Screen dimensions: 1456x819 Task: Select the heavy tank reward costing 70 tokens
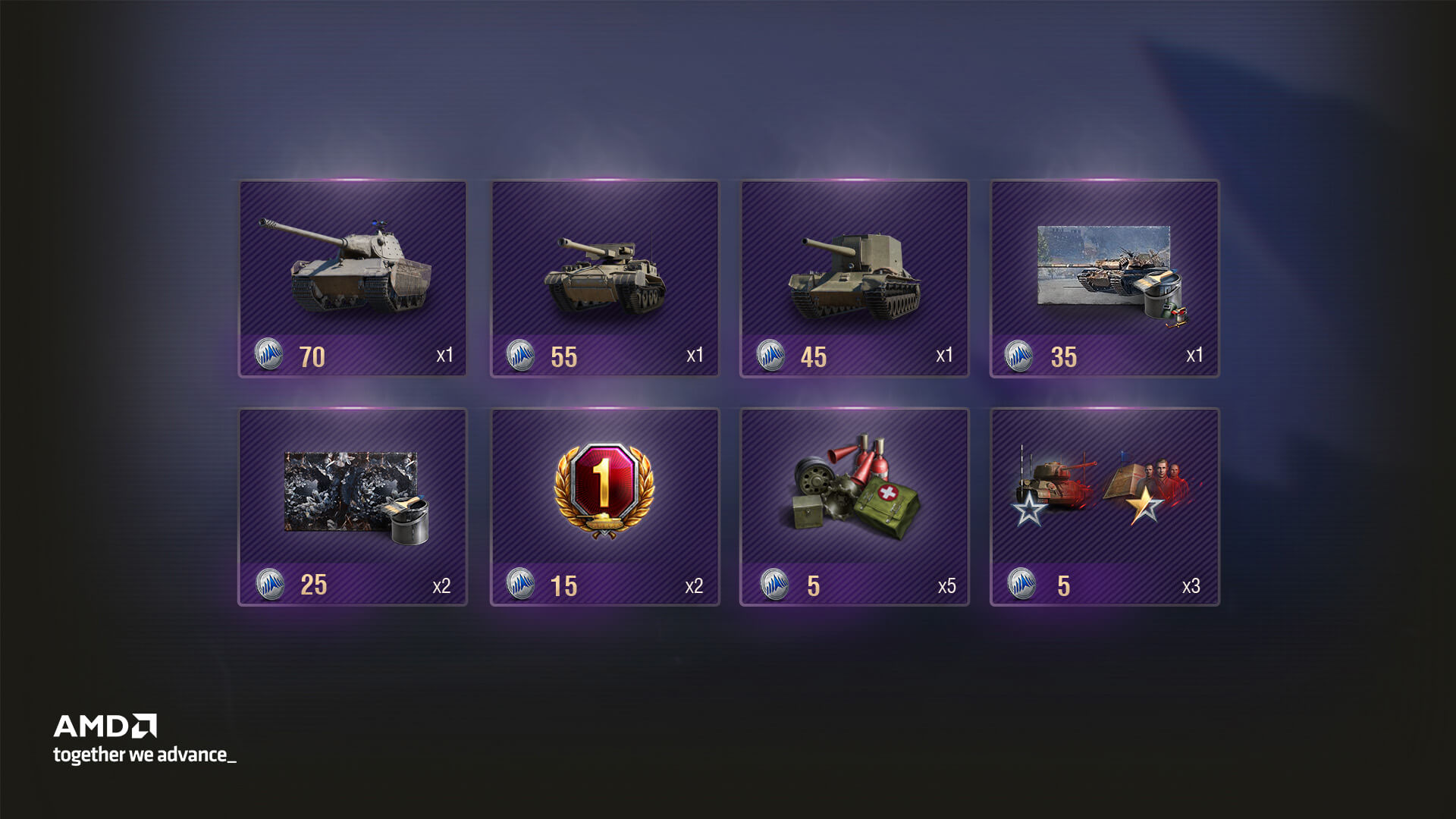tap(353, 278)
